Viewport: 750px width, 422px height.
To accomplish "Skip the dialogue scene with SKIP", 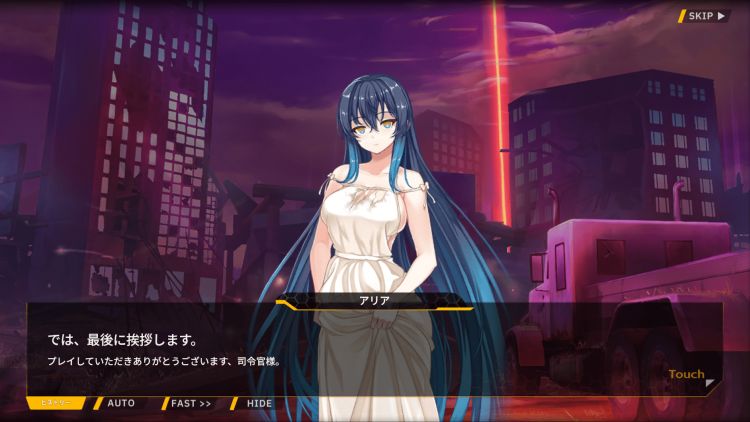I will point(704,16).
